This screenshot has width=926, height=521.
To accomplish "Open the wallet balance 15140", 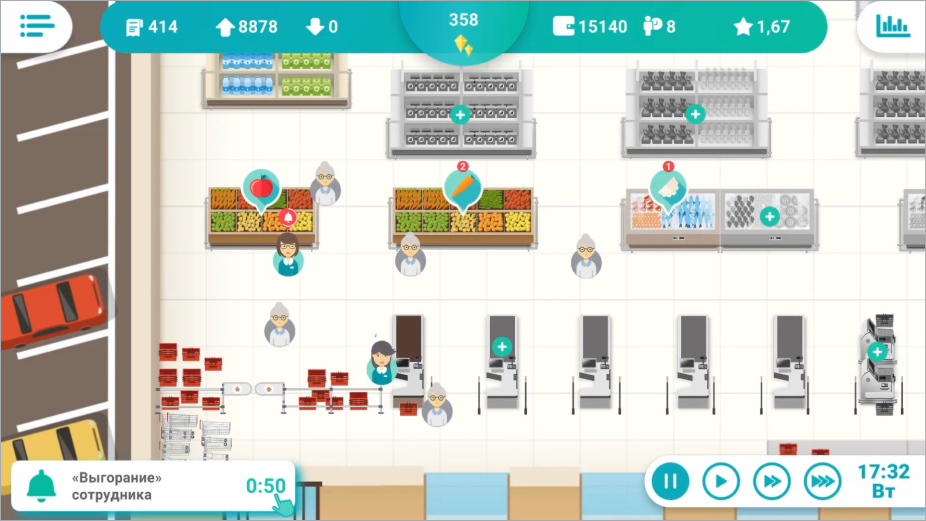I will click(x=590, y=27).
